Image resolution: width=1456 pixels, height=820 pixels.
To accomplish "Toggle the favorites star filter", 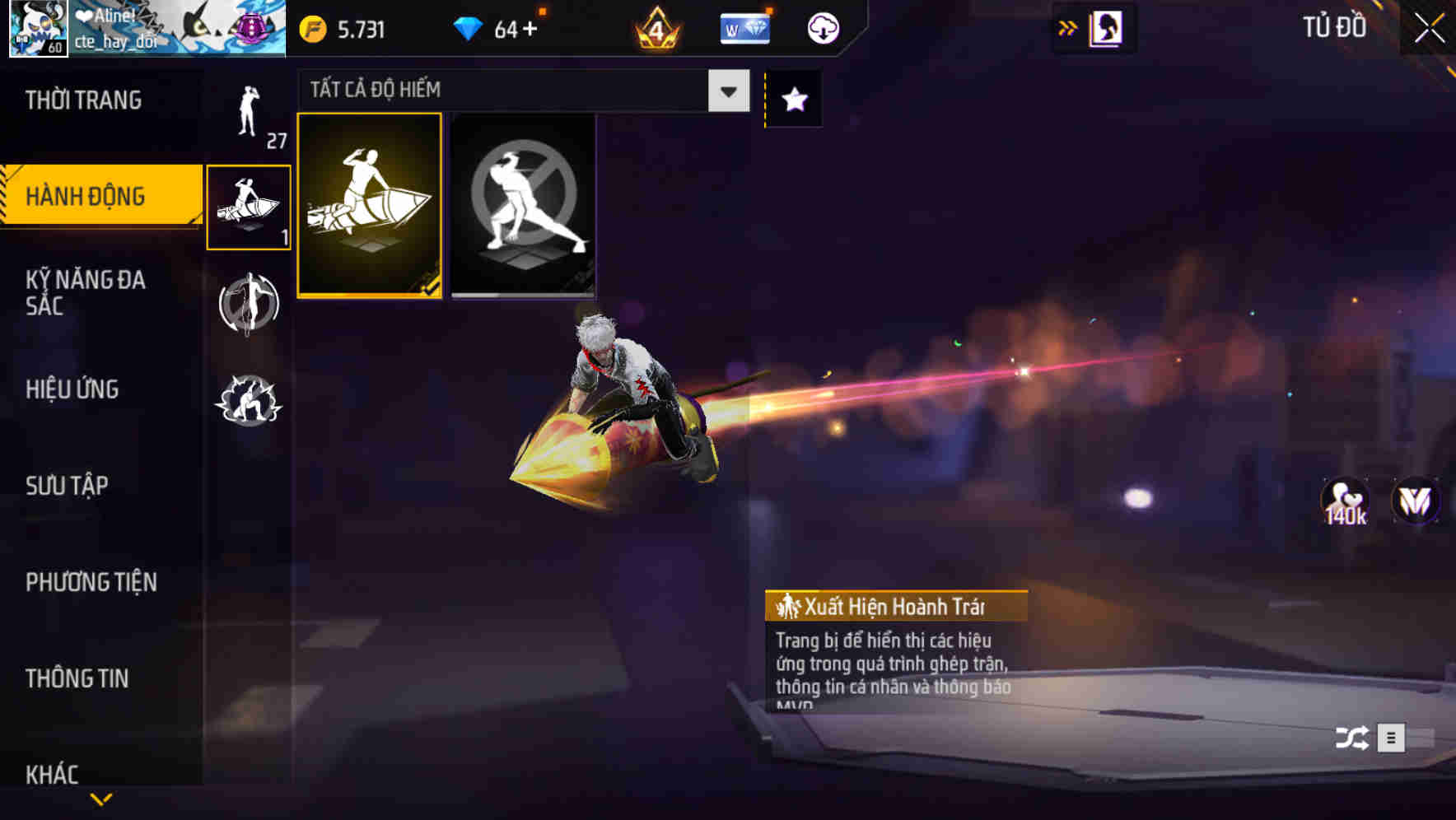I will (793, 100).
